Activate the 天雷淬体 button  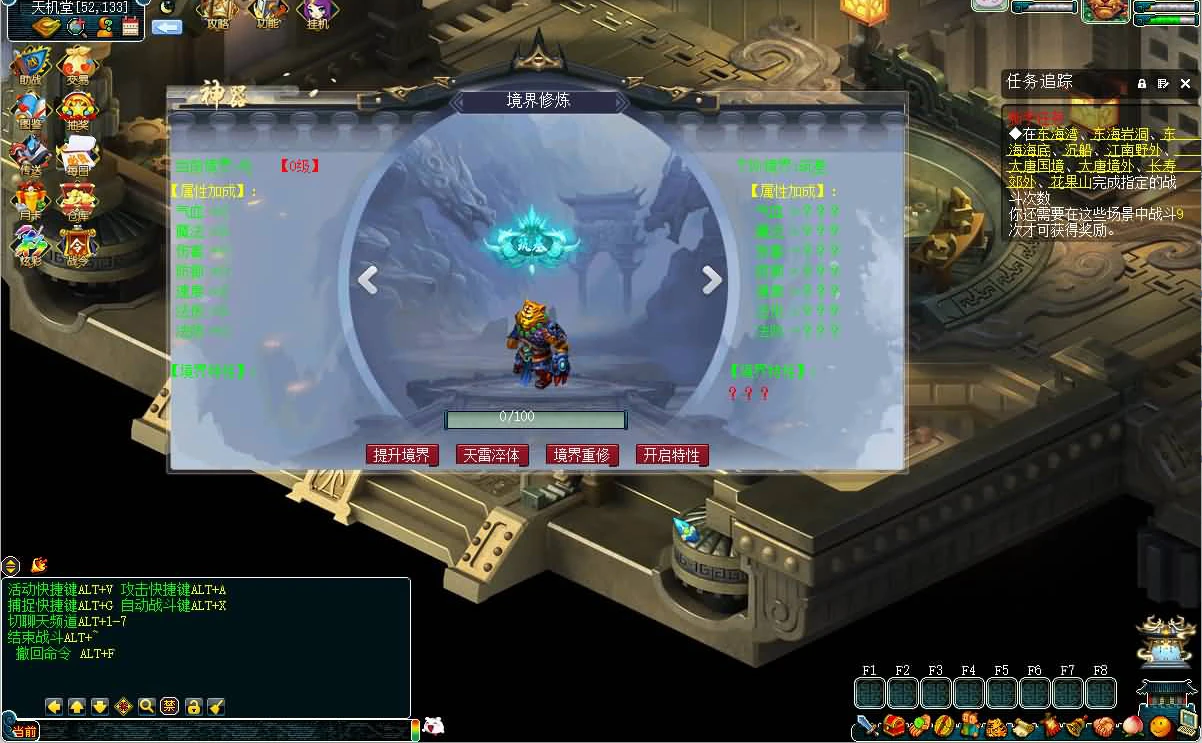pos(492,455)
